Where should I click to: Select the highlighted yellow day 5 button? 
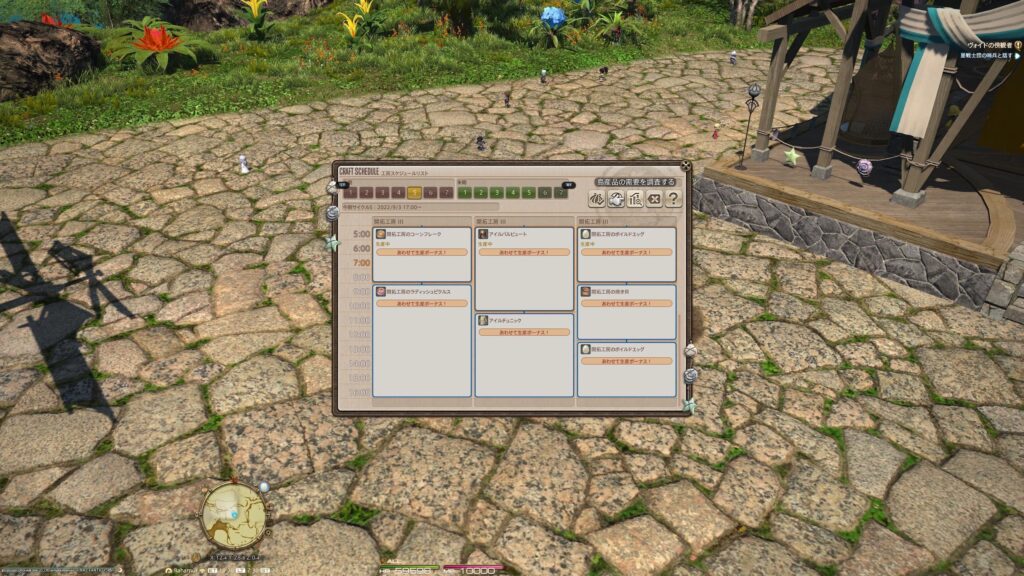pyautogui.click(x=415, y=193)
